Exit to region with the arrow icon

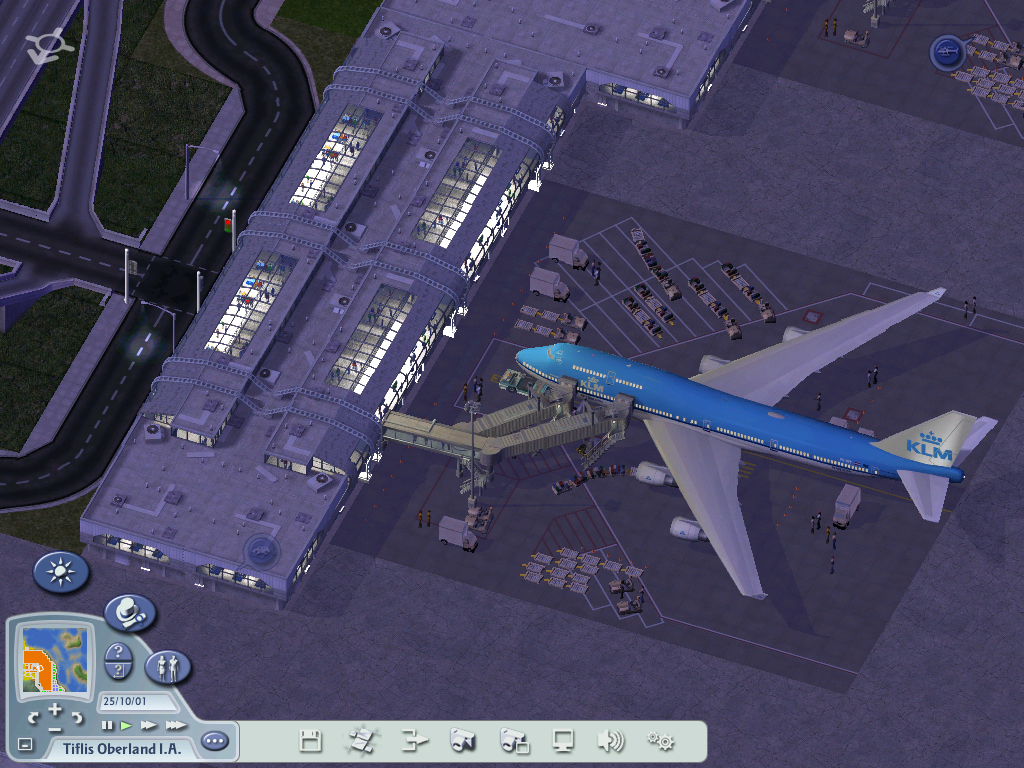click(x=414, y=741)
